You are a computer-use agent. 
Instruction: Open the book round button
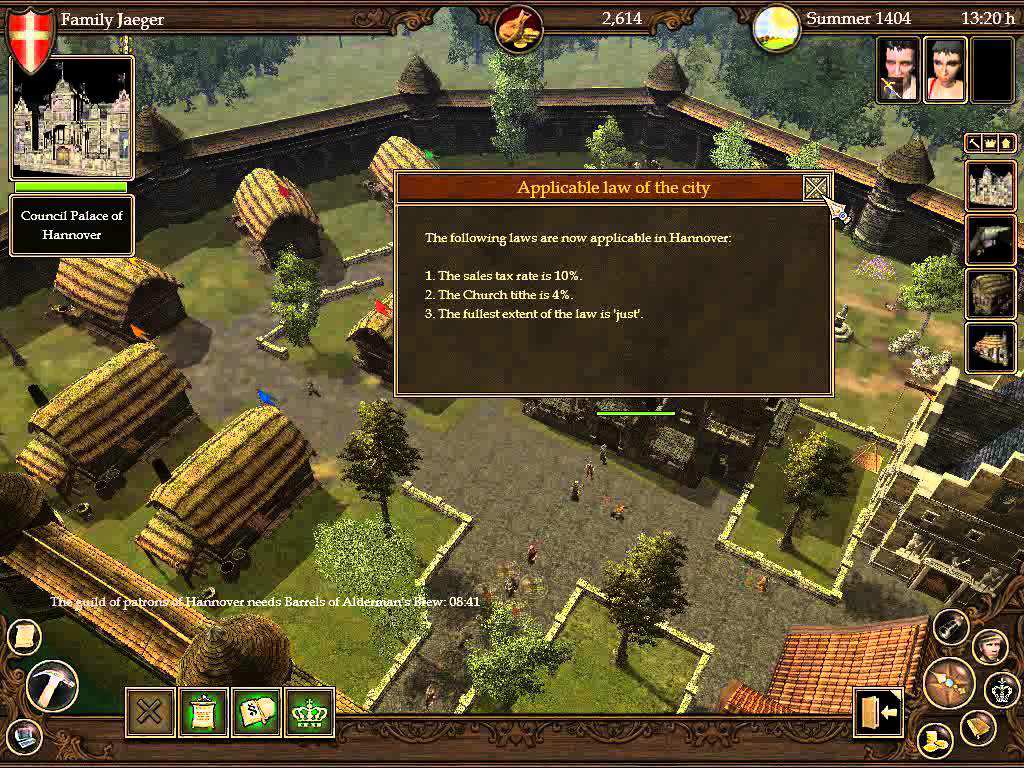click(977, 727)
